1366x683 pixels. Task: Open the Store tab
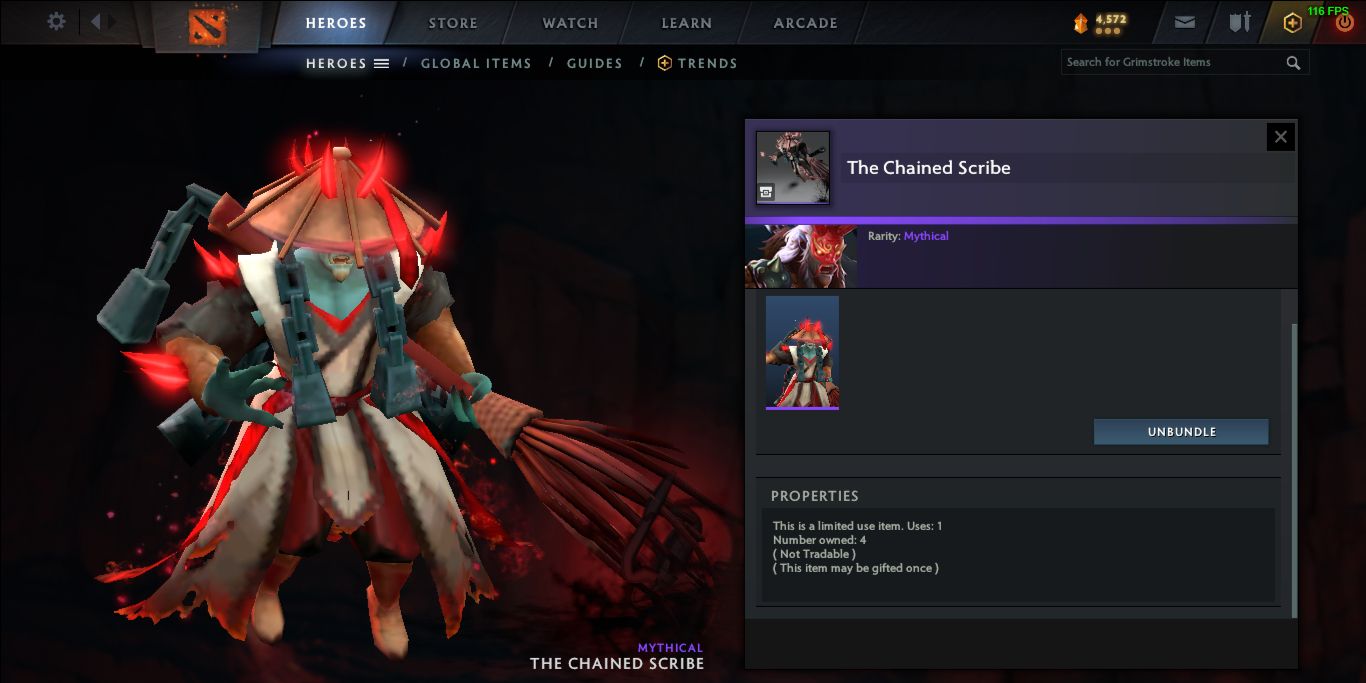(453, 23)
